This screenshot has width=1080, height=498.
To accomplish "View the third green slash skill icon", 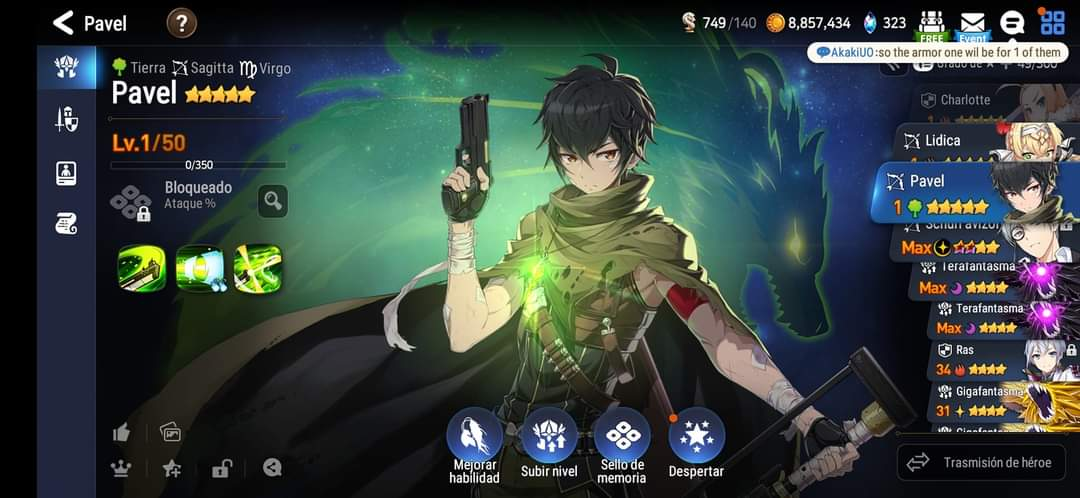I will click(257, 268).
